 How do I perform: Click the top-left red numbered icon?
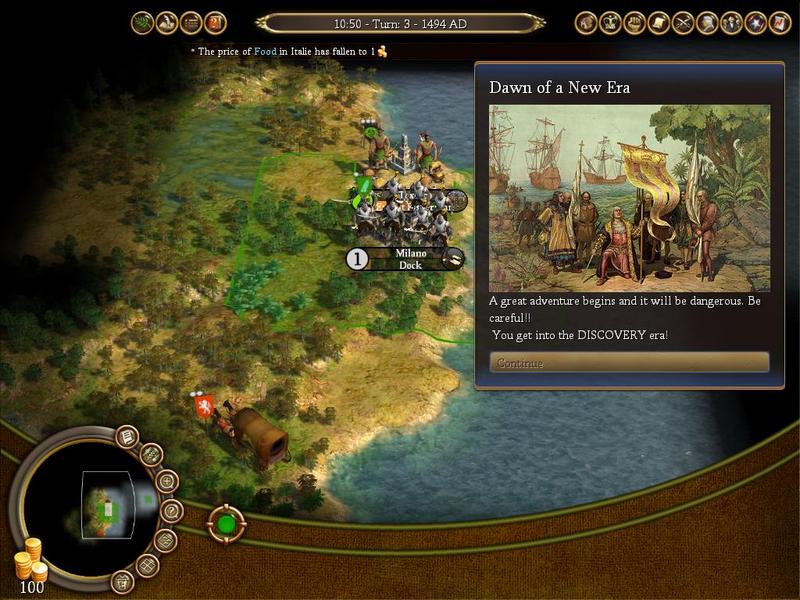[216, 21]
